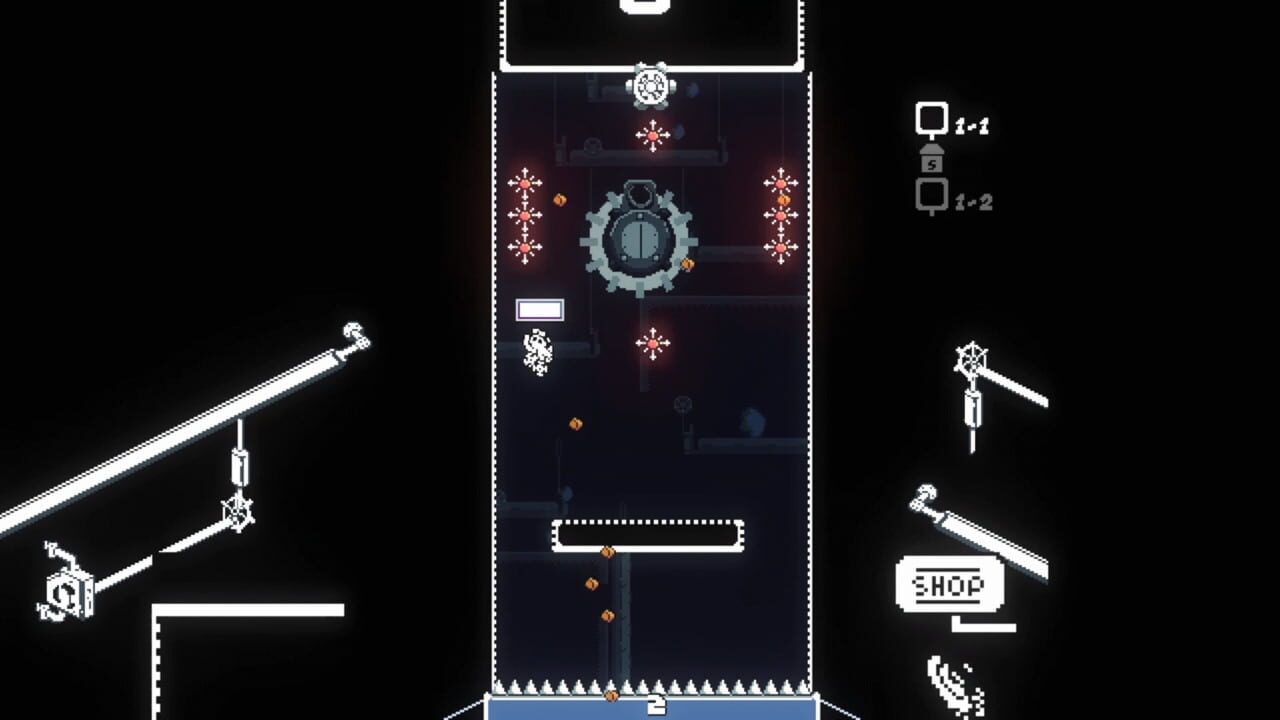
Task: Click the white health bar above the player
Action: point(539,307)
